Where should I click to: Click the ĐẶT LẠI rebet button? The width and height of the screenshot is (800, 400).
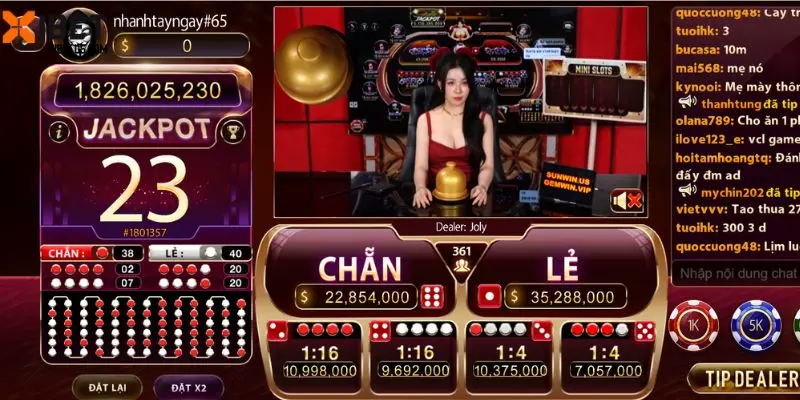click(107, 386)
